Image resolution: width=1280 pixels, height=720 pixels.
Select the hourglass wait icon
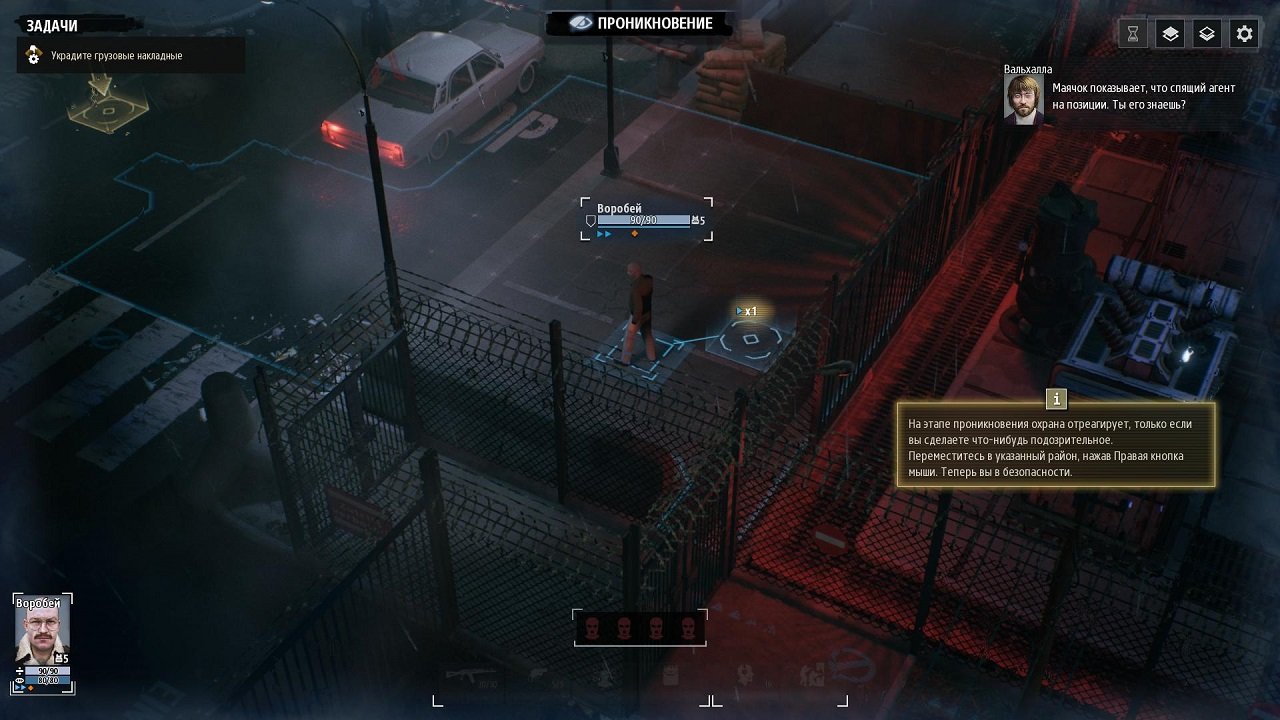(1131, 33)
